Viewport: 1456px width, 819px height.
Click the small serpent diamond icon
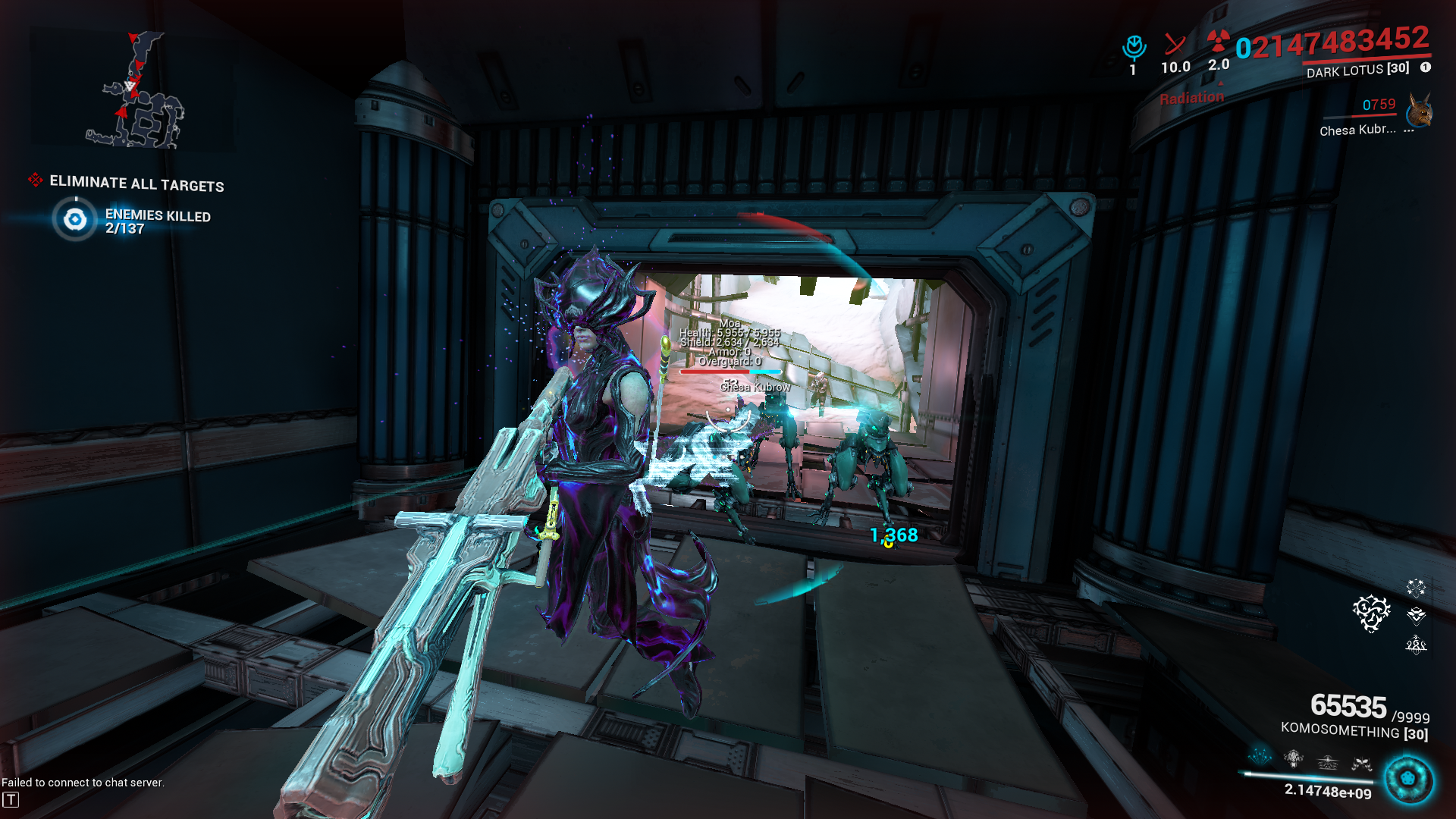click(1416, 644)
